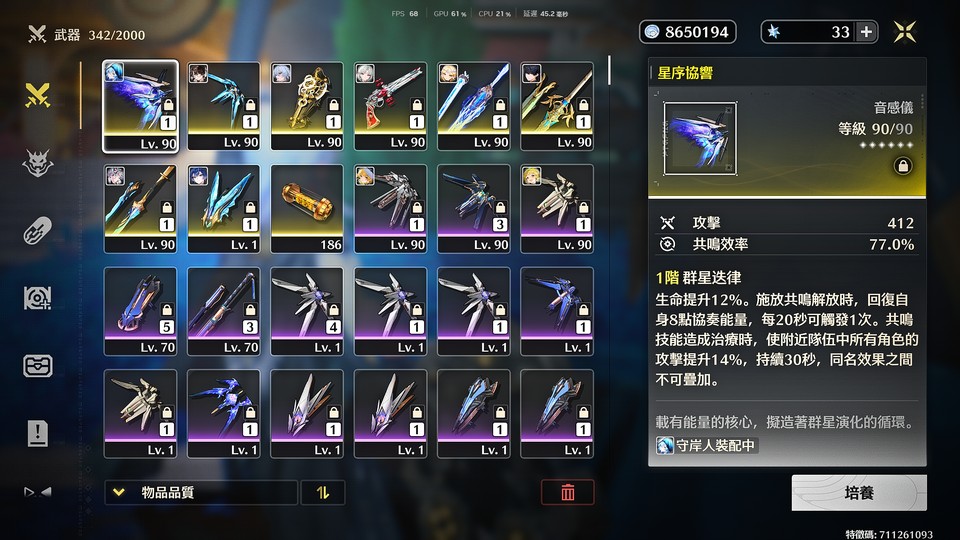The width and height of the screenshot is (960, 540).
Task: Click the shell credit currency counter
Action: (x=687, y=32)
